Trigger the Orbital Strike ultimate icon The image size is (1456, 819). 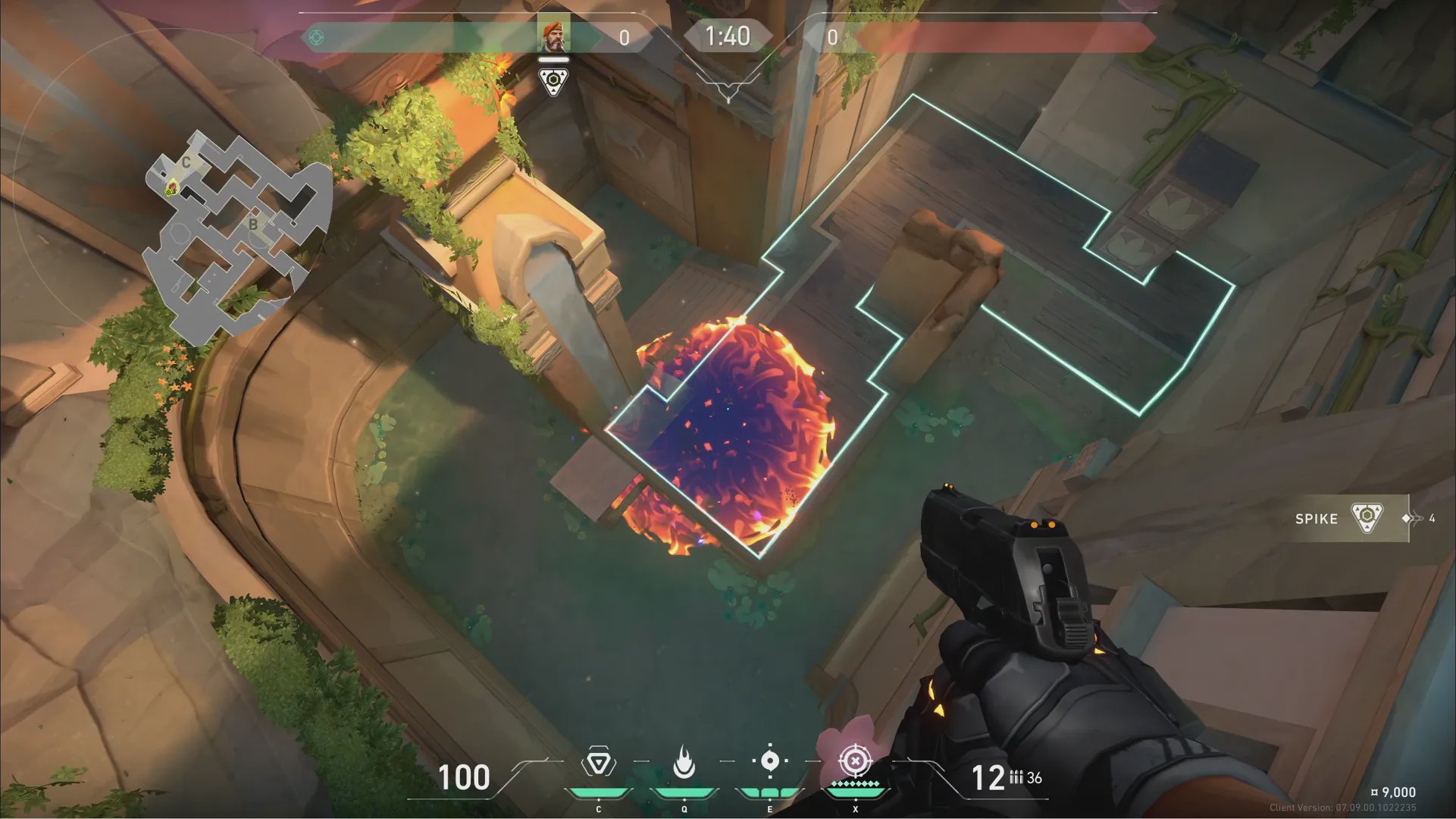(x=856, y=761)
